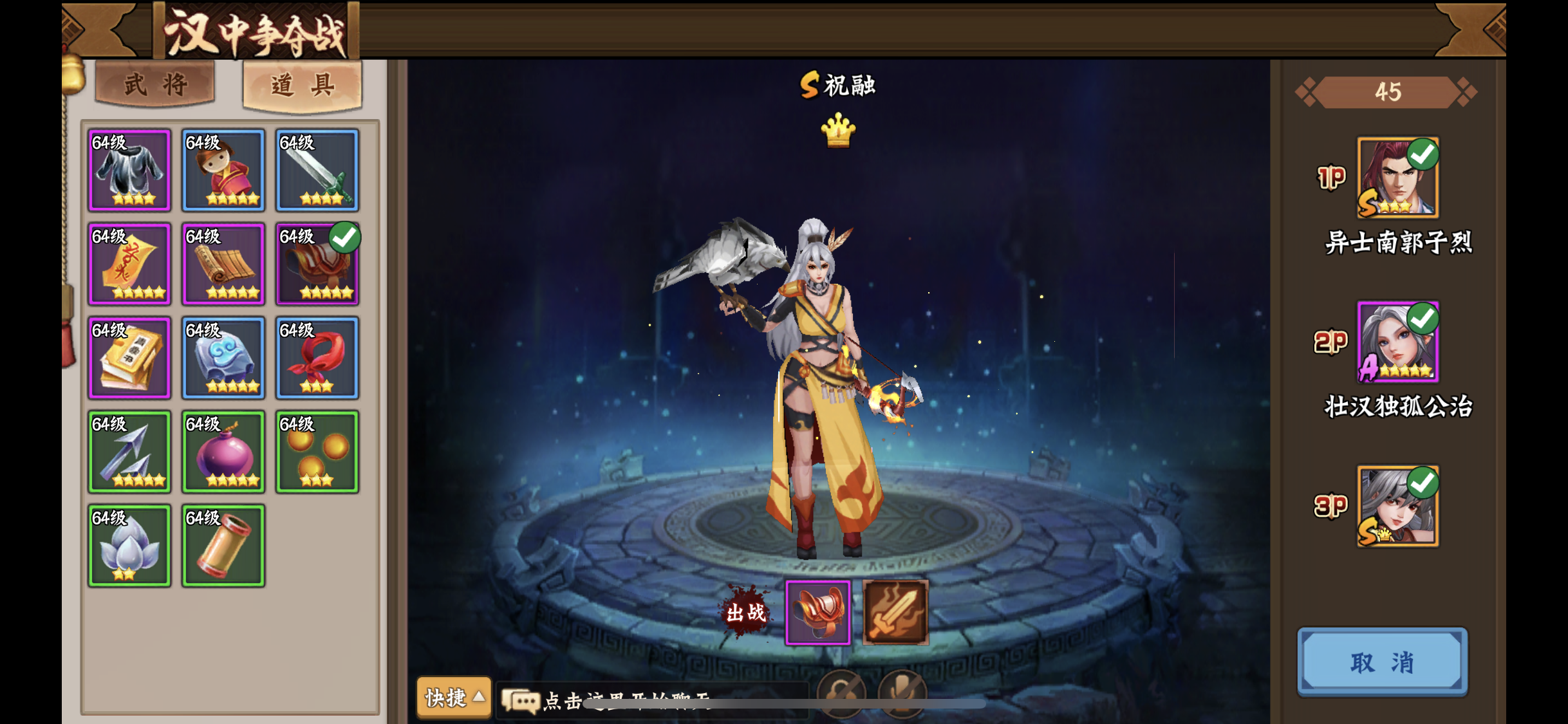
Task: Select the green sword item
Action: click(x=317, y=169)
